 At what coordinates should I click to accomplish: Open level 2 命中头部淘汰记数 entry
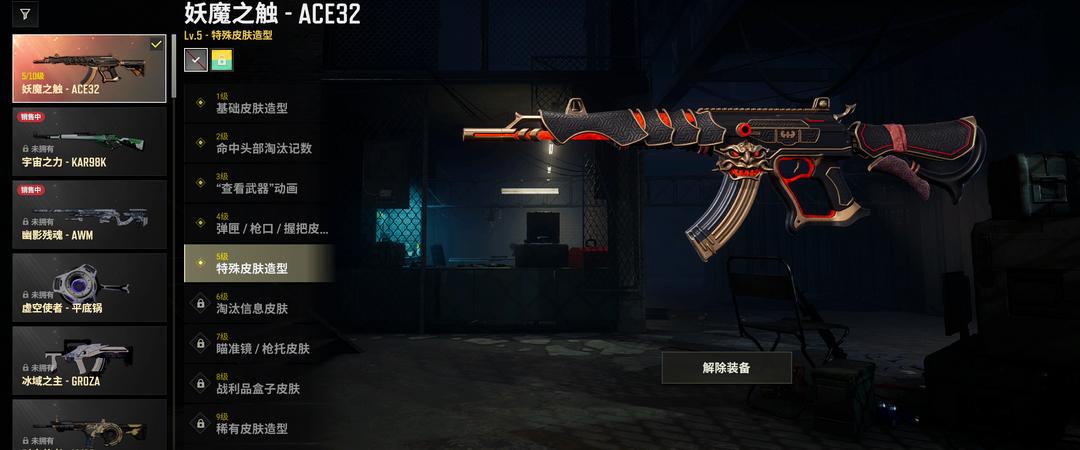coord(258,143)
